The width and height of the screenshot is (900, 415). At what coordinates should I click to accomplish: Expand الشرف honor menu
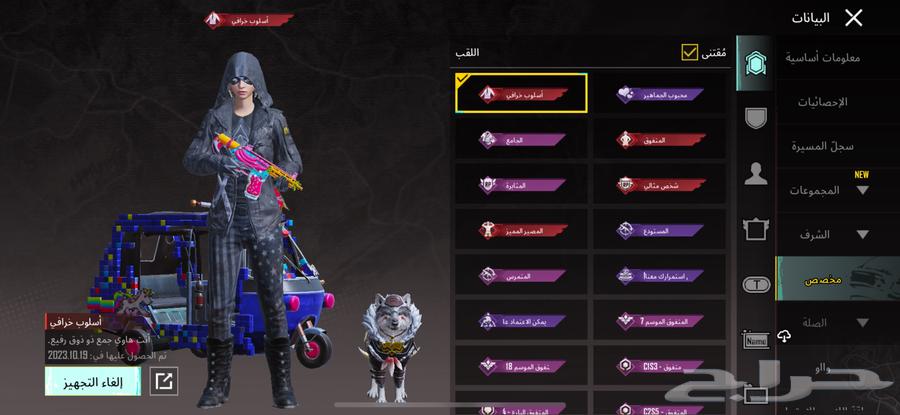[x=828, y=235]
